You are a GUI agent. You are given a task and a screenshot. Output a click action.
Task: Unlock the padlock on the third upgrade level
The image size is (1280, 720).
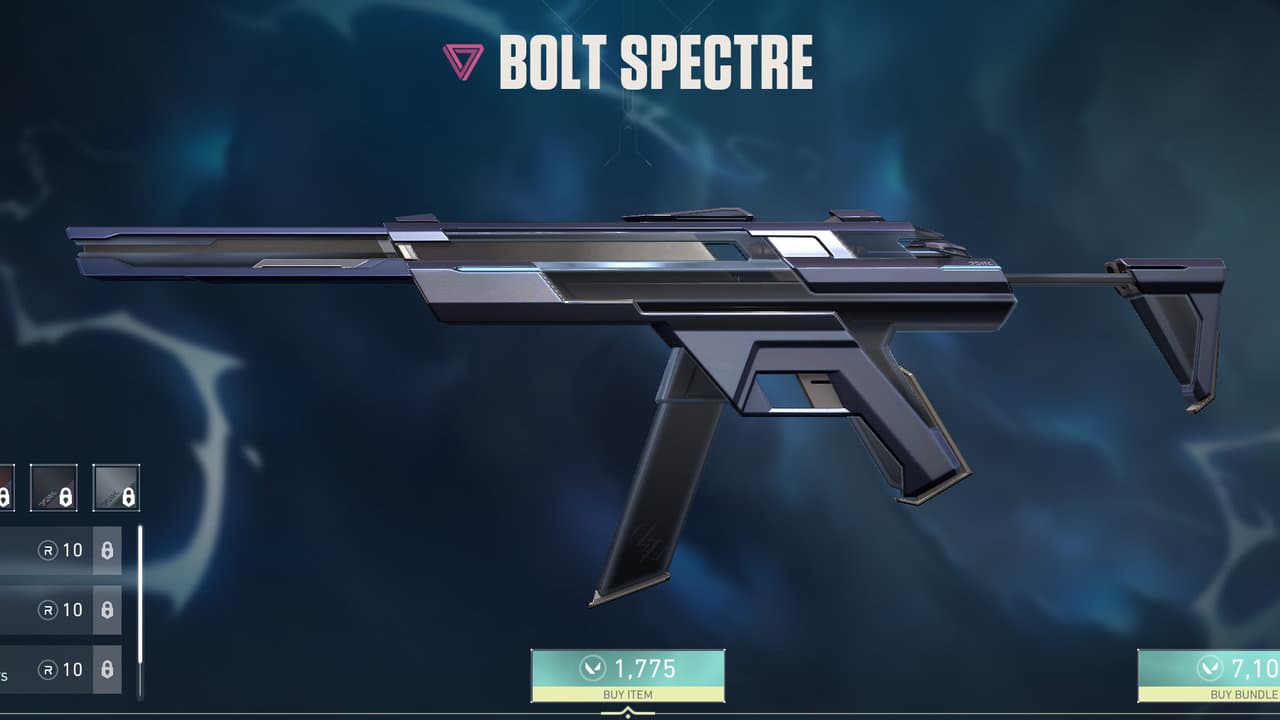107,668
